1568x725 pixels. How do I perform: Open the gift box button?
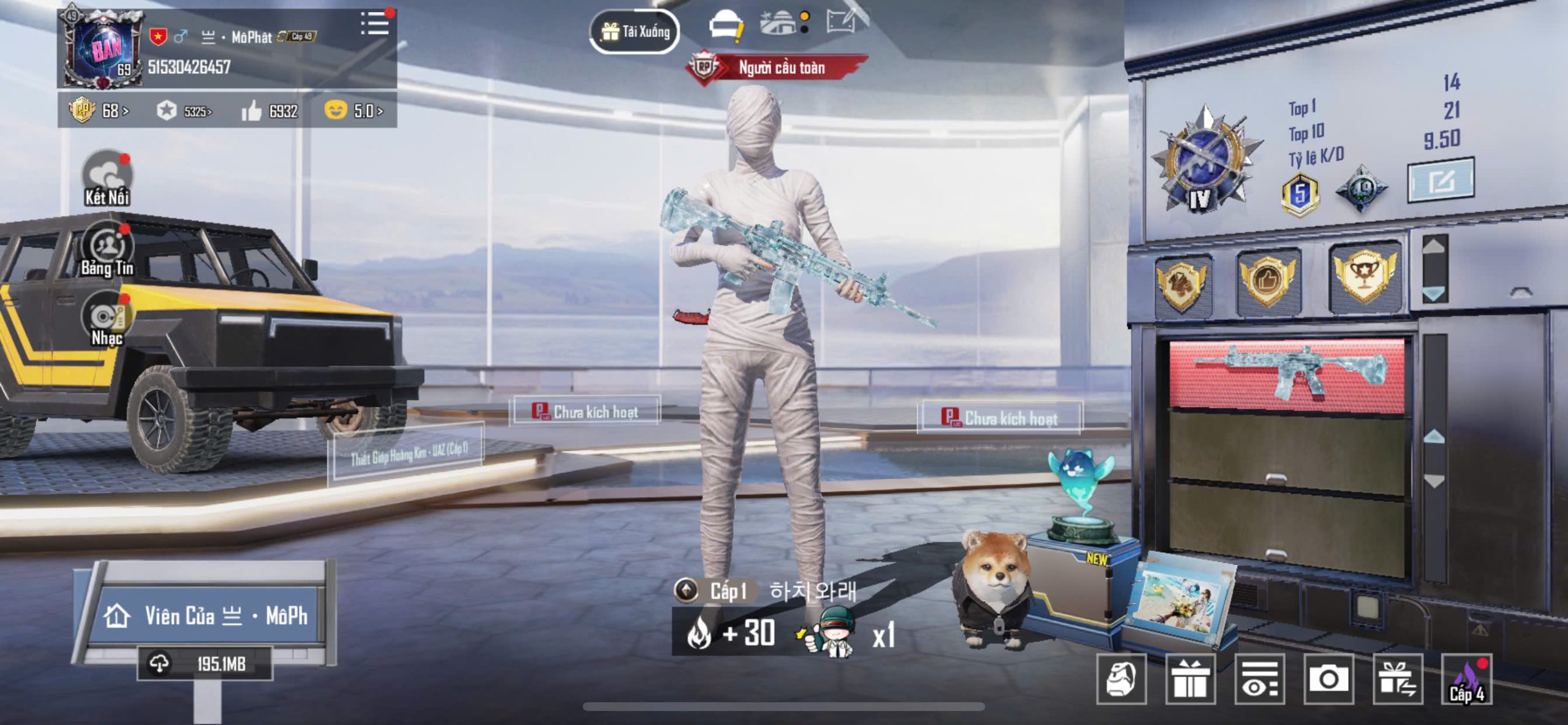coord(1189,678)
